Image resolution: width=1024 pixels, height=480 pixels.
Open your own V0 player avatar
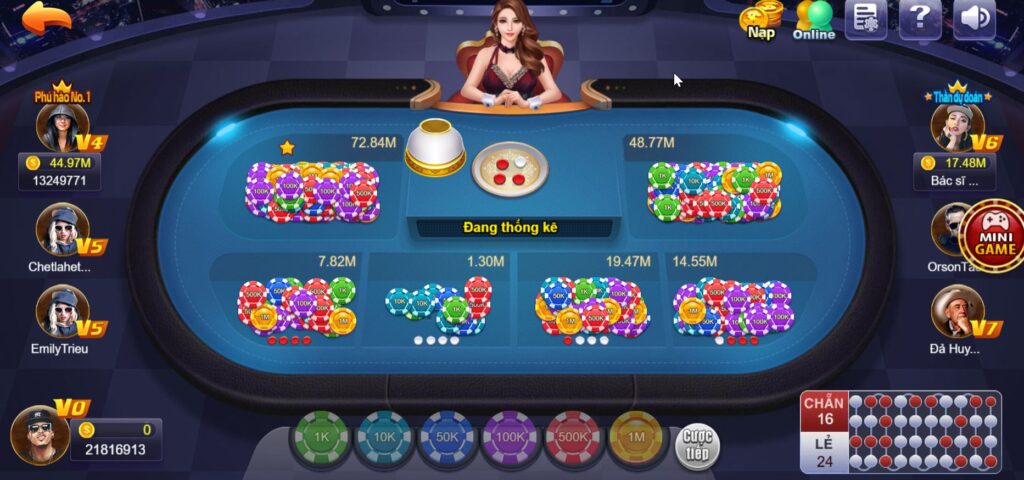pyautogui.click(x=36, y=433)
